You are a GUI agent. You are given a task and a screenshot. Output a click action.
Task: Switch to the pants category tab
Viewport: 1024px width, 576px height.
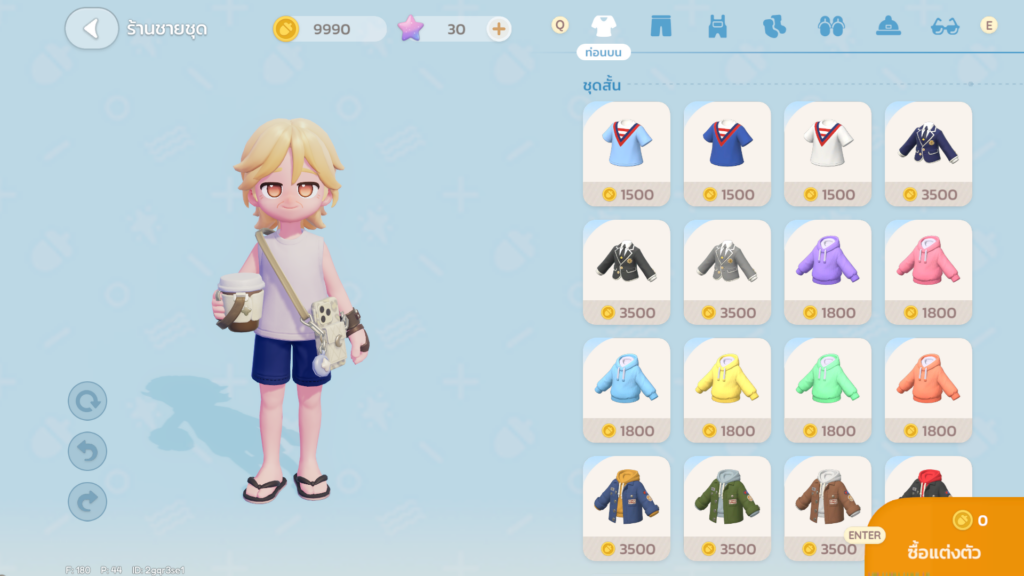pos(660,26)
